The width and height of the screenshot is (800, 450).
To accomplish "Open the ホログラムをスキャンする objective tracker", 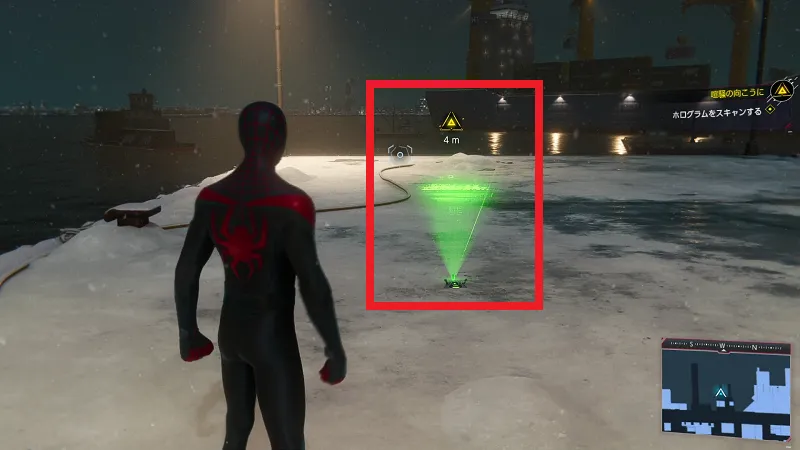I will coord(717,113).
